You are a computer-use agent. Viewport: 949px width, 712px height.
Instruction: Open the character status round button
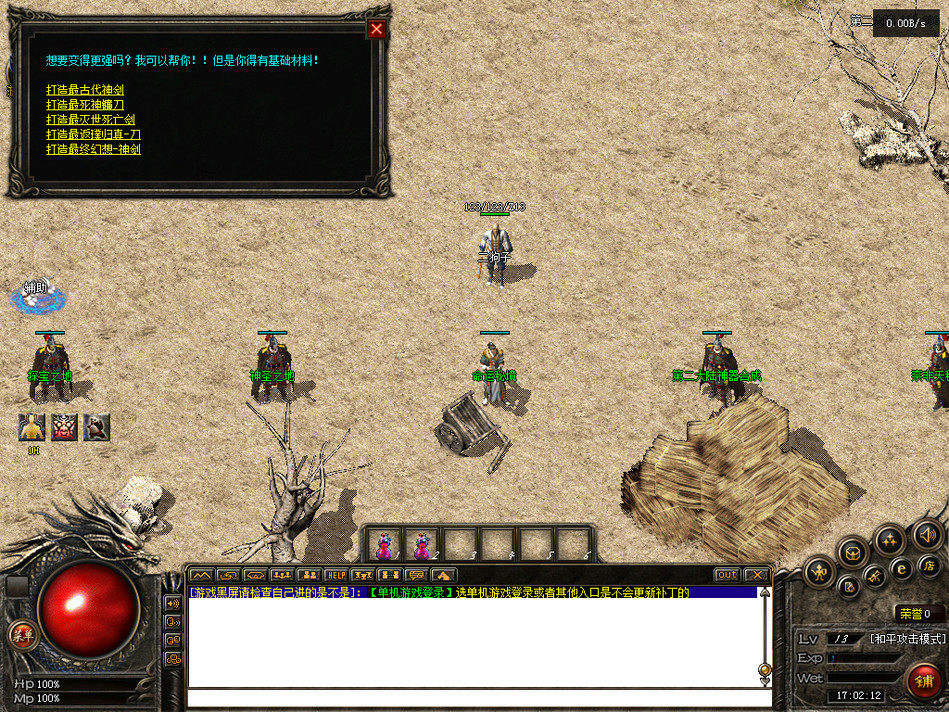821,572
